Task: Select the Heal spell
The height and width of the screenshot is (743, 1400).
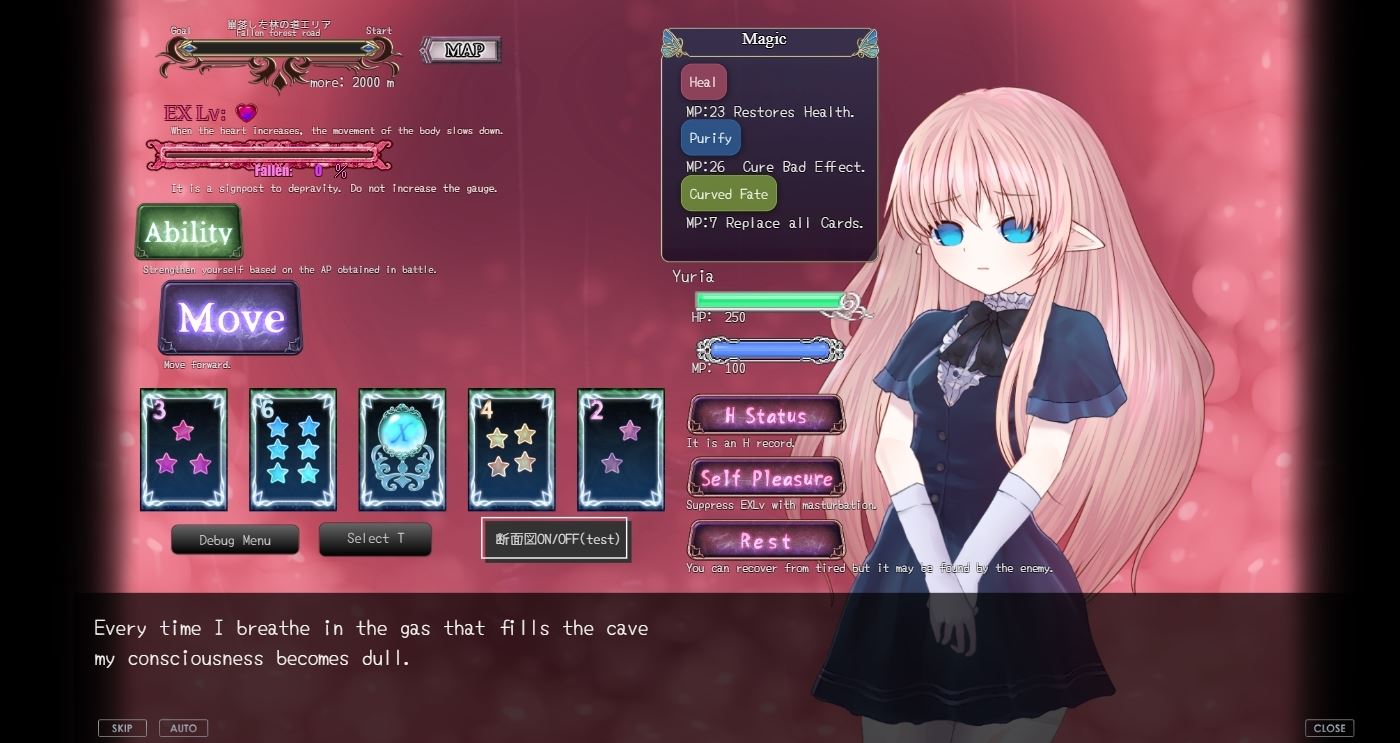Action: point(702,81)
